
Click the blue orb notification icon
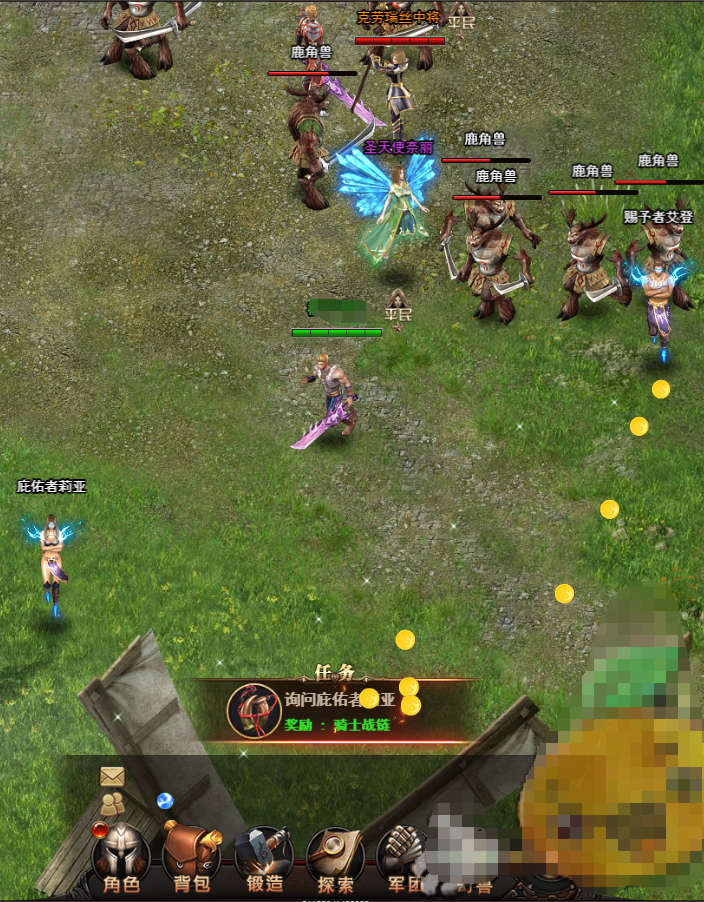(165, 800)
